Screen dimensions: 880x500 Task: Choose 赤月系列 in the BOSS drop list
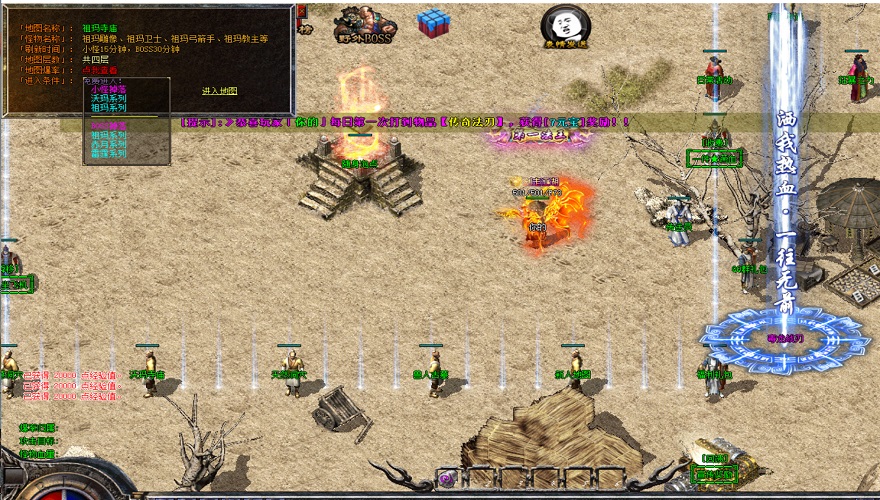click(x=108, y=144)
